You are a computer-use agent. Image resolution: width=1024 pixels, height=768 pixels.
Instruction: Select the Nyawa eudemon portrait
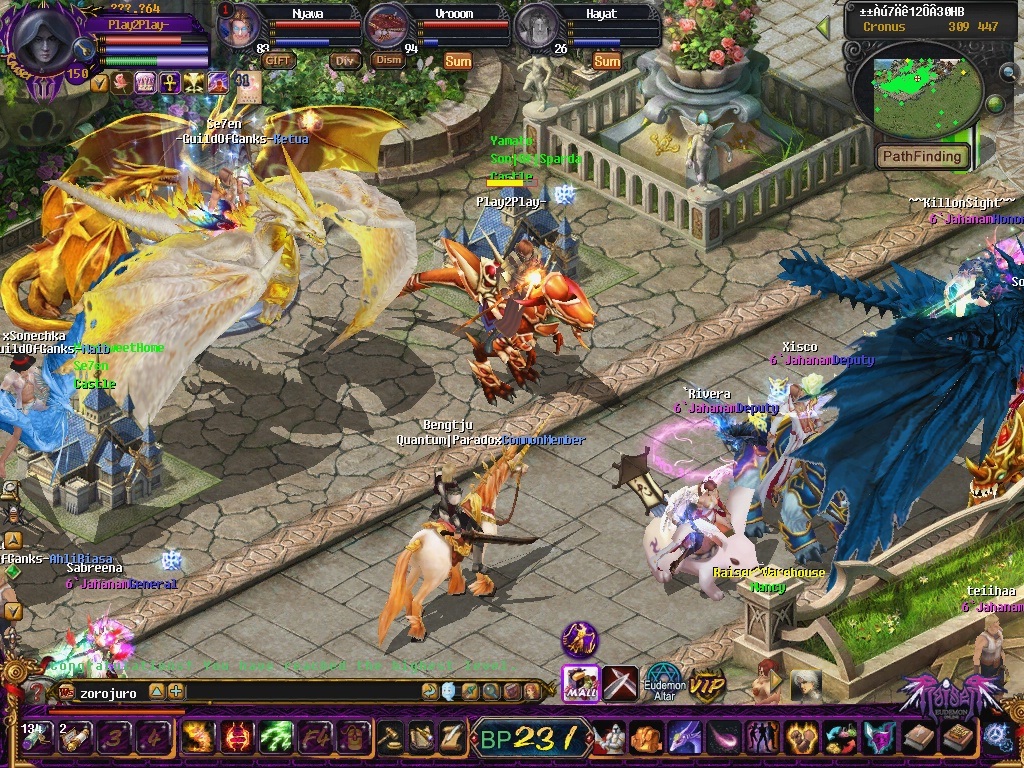[x=240, y=26]
